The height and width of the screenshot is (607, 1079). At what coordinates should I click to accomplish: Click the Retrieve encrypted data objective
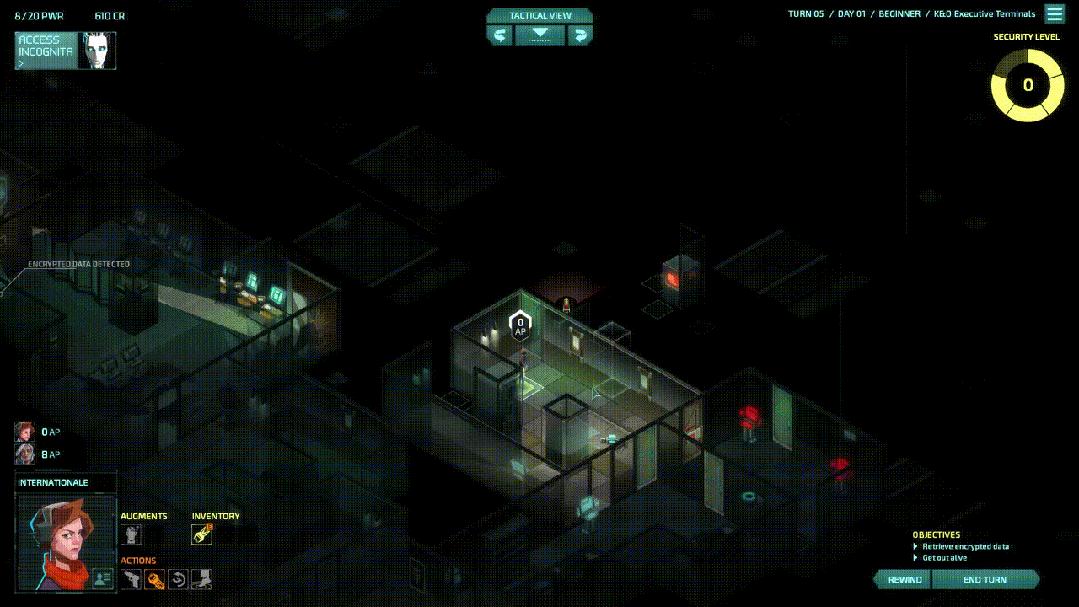point(965,547)
